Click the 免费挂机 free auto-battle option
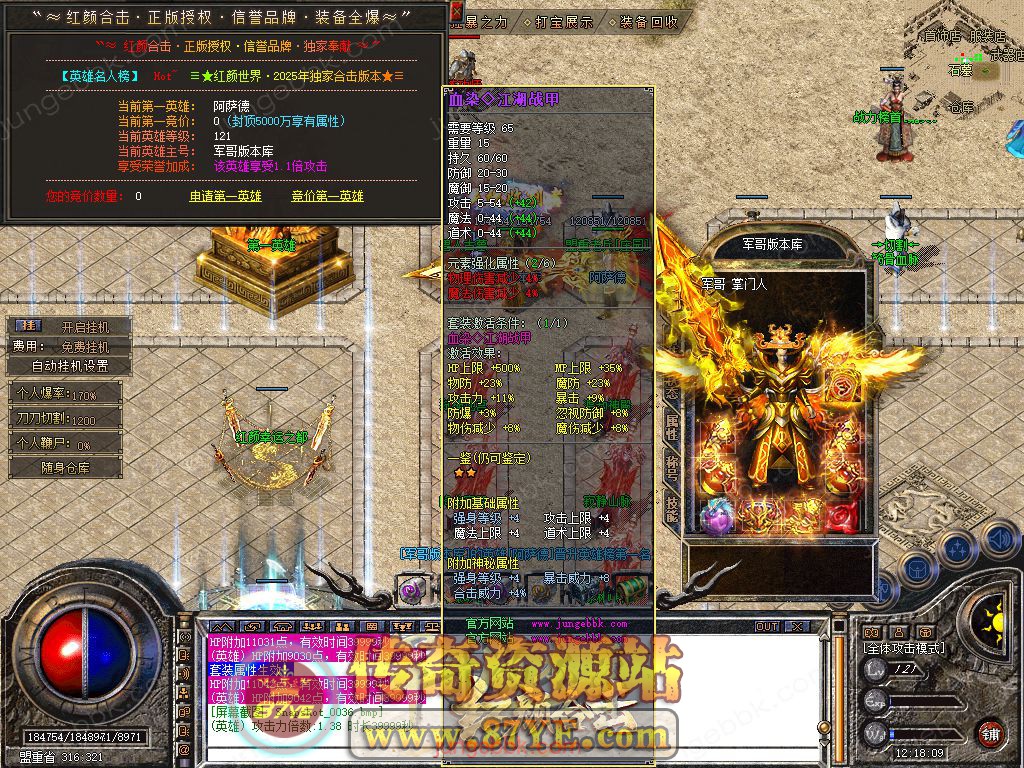The height and width of the screenshot is (768, 1024). 84,346
